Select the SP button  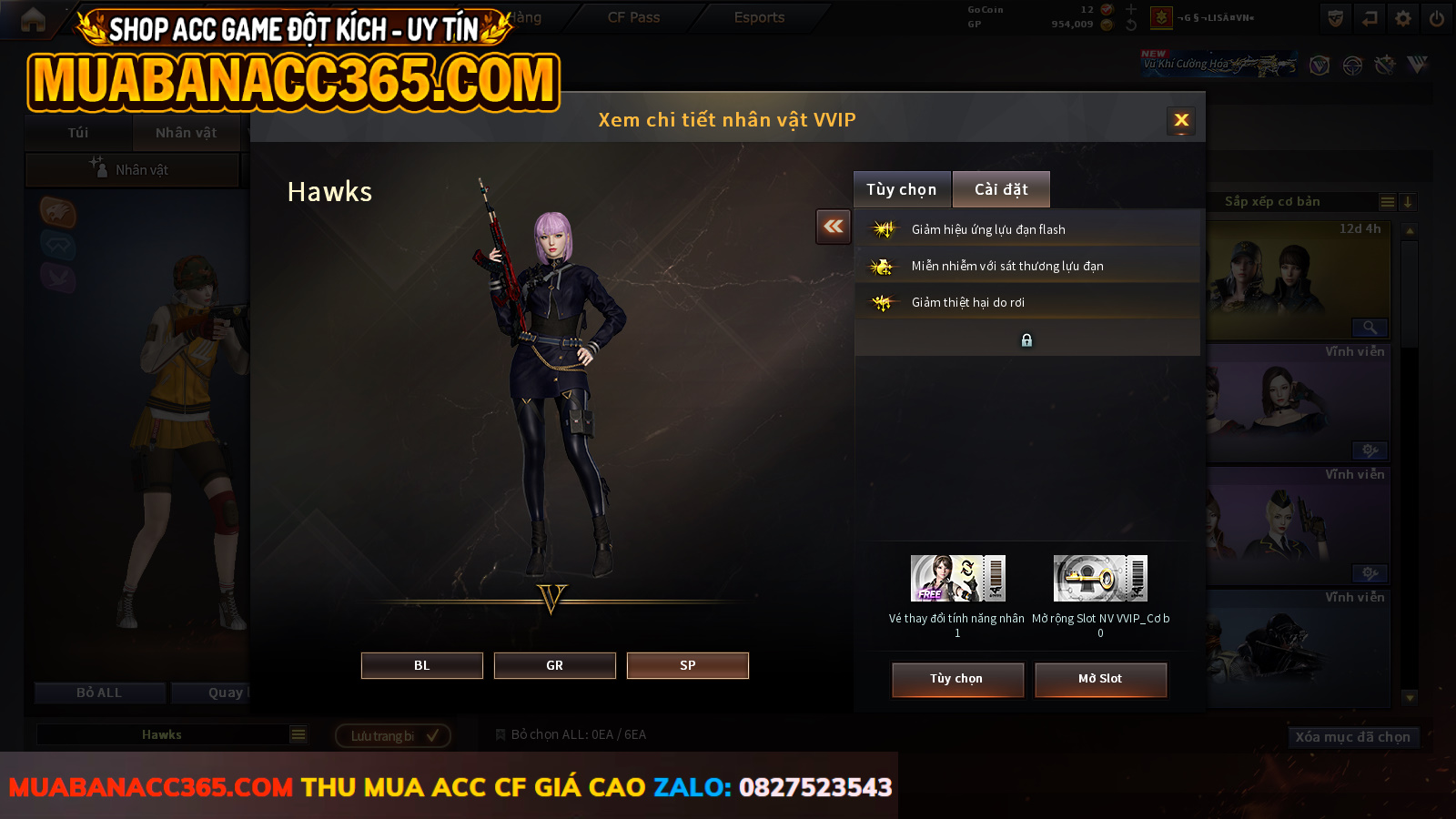click(687, 665)
